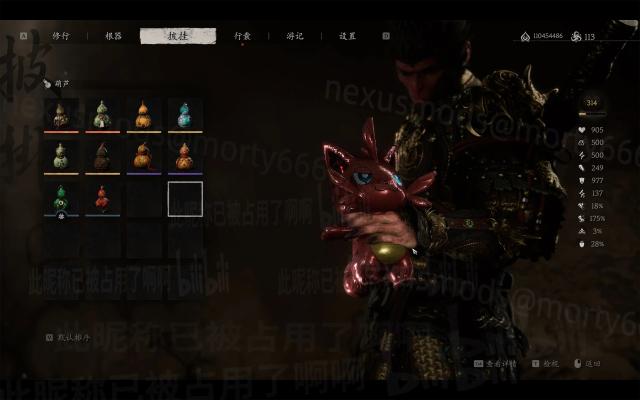Go to the 行囊 tab
640x400 pixels.
click(243, 36)
